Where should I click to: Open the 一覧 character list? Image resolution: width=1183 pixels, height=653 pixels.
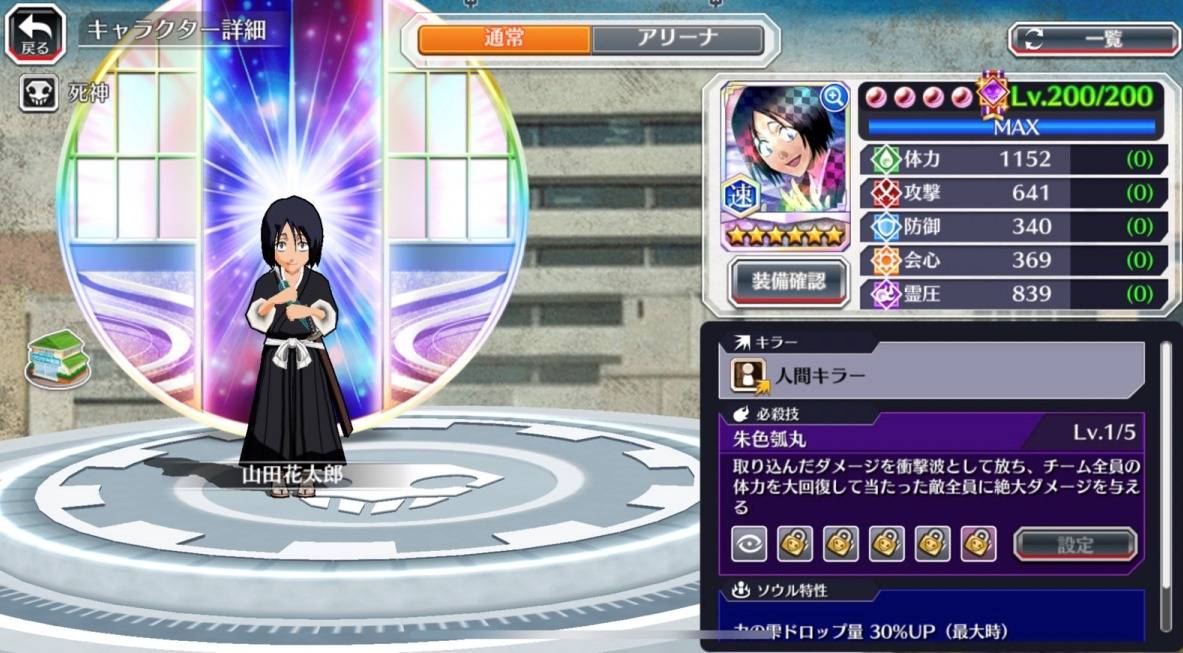pos(1093,39)
